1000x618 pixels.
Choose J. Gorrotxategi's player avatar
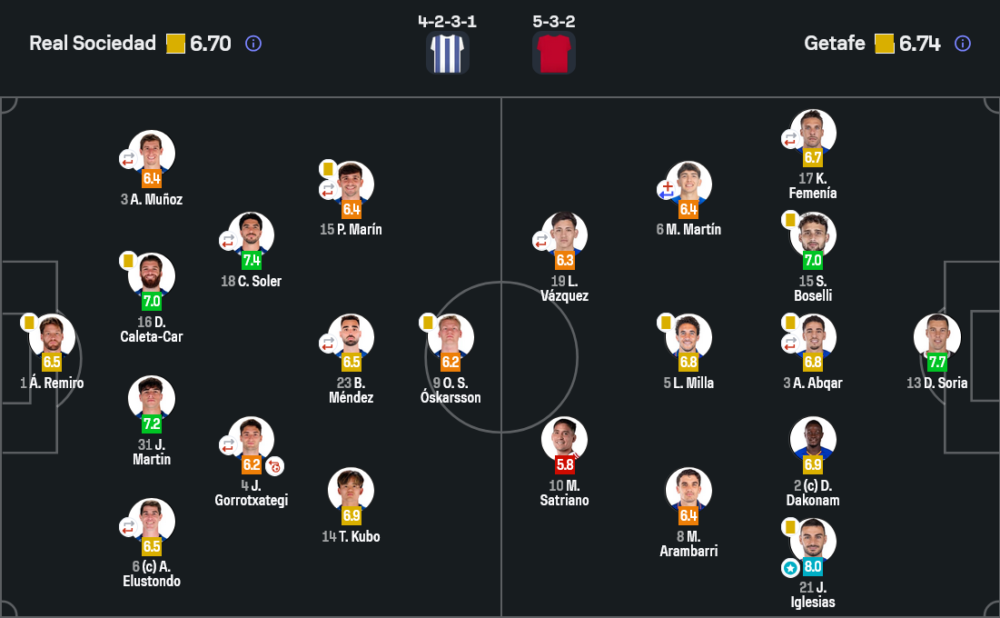click(x=251, y=439)
